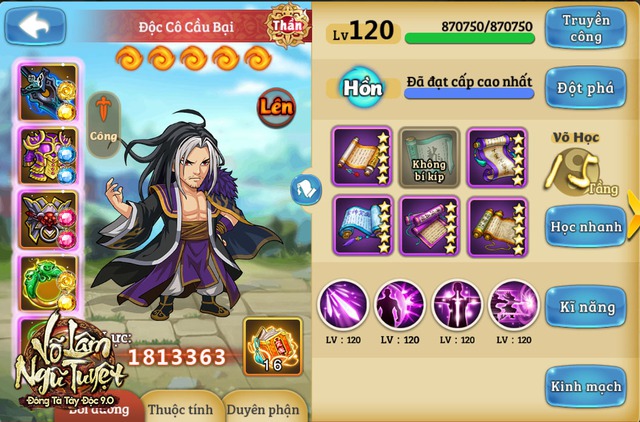Switch to the Duyên phận tab
This screenshot has height=422, width=640.
tap(262, 409)
